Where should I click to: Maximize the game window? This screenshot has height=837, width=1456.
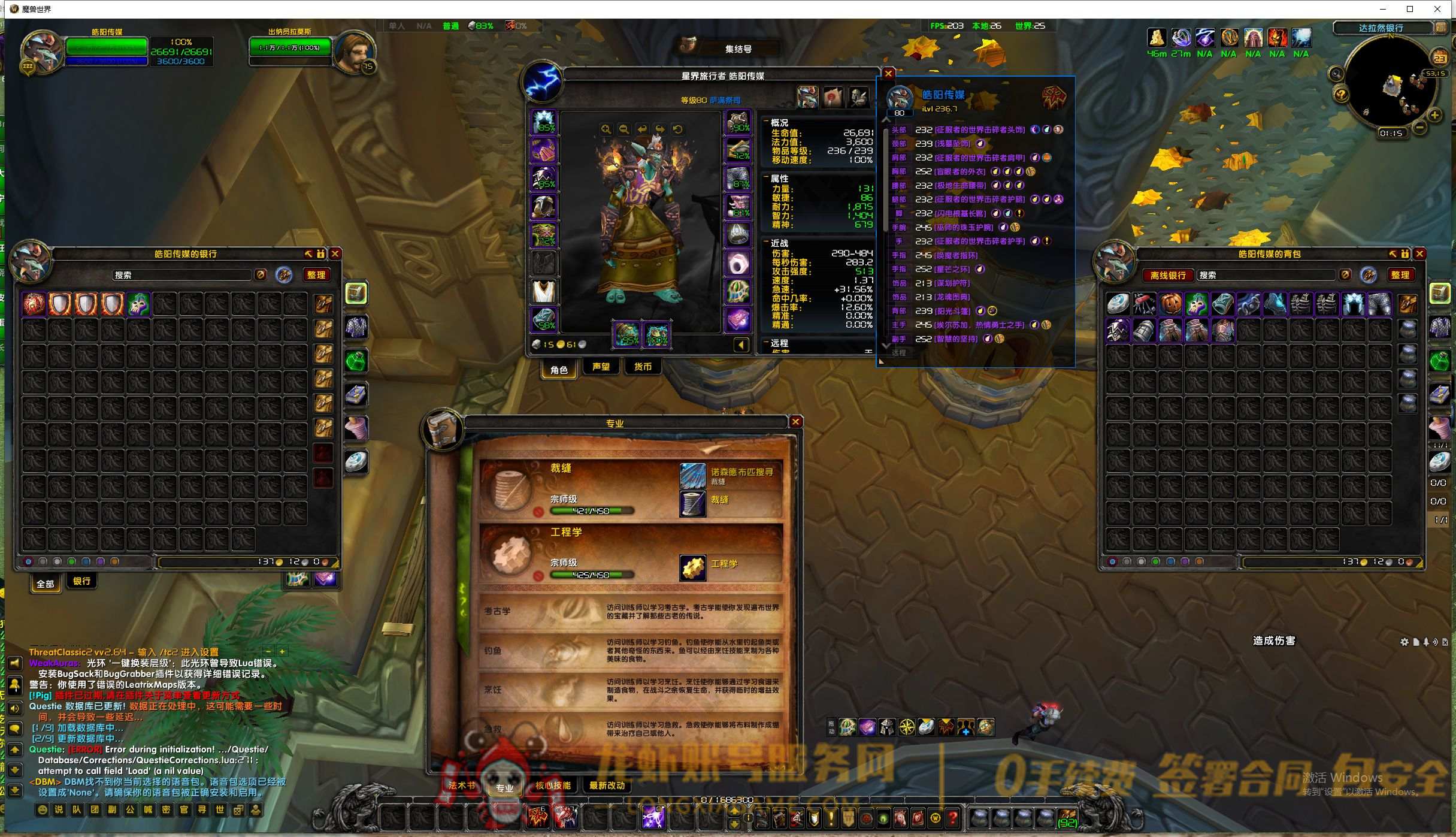[1410, 9]
